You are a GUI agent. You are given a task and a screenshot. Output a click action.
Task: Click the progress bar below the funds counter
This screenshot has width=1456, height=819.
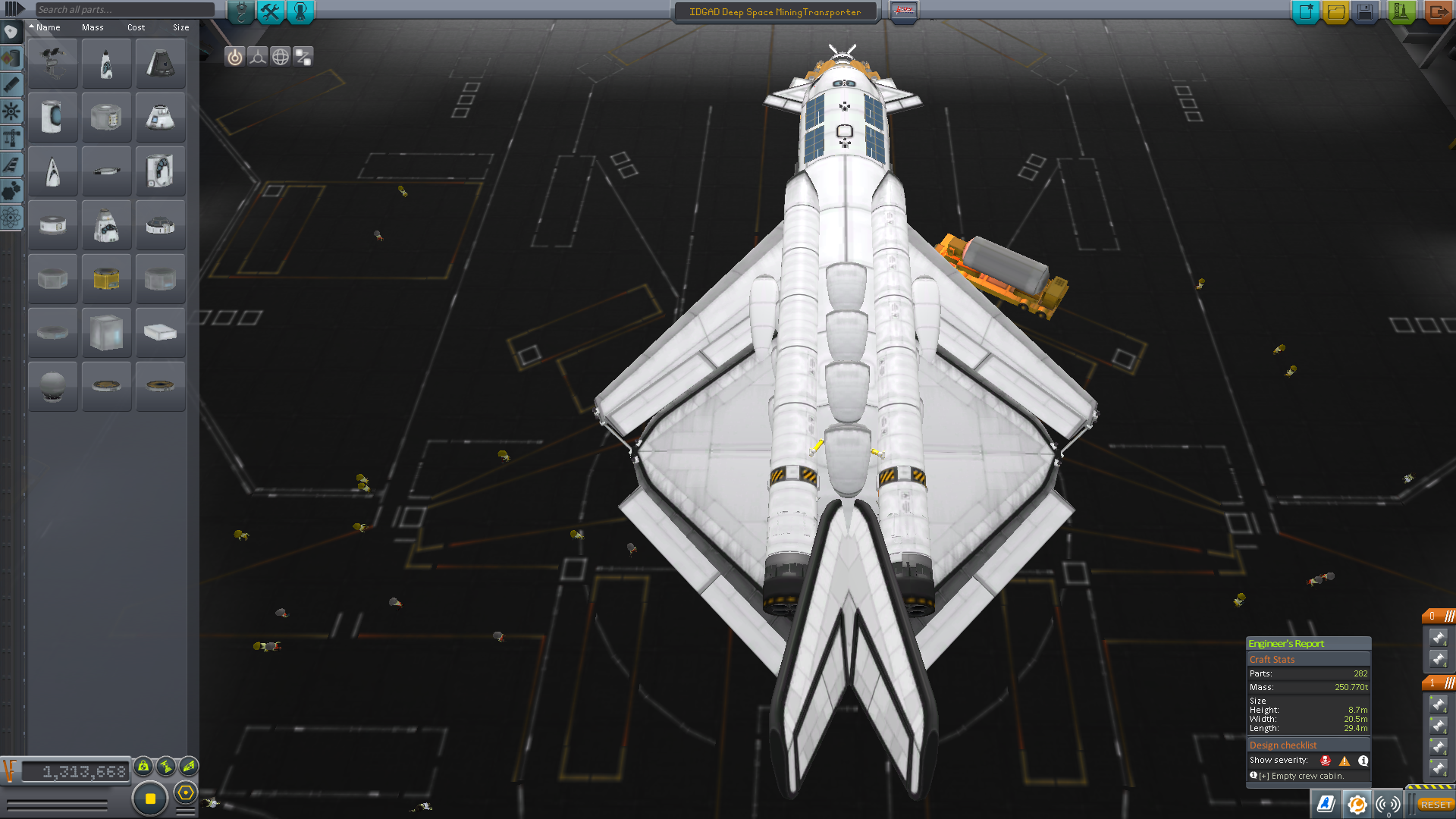pos(57,805)
